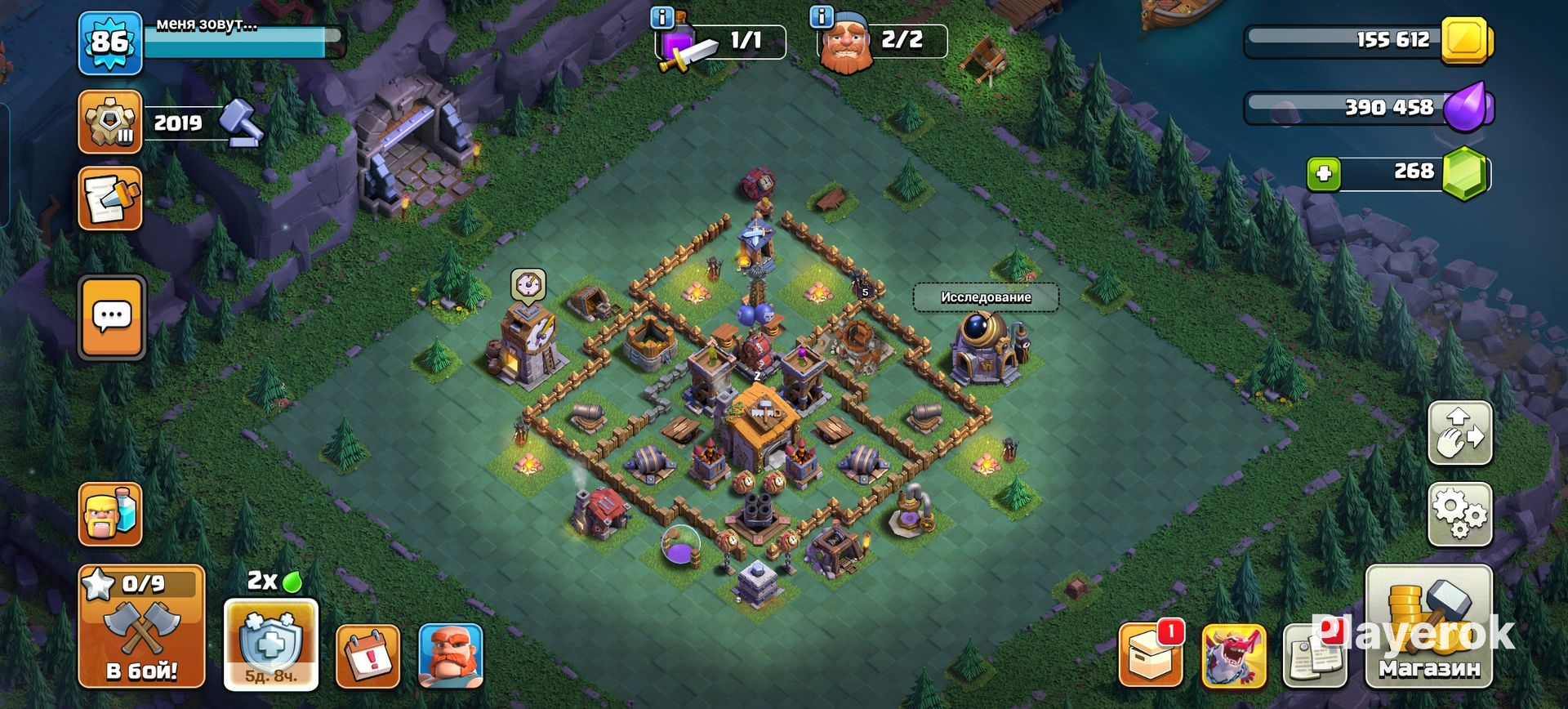Open the events calendar

pyautogui.click(x=367, y=656)
